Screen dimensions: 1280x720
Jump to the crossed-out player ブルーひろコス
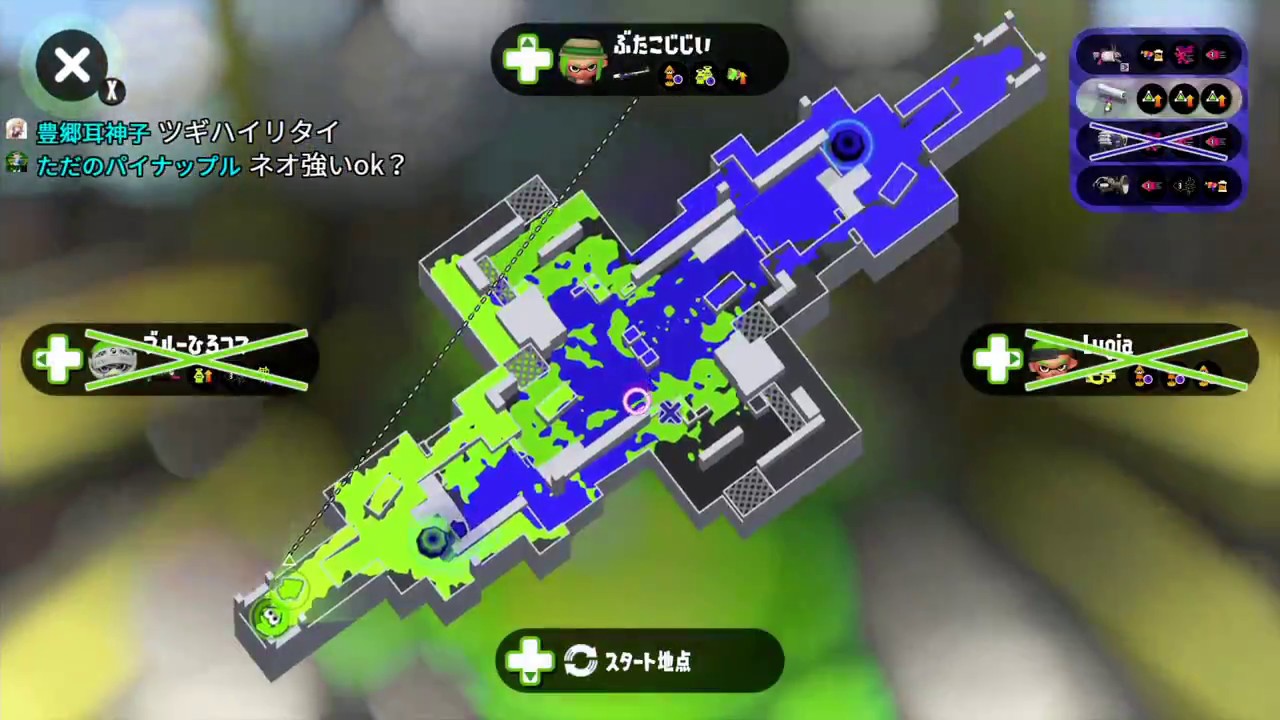(170, 360)
